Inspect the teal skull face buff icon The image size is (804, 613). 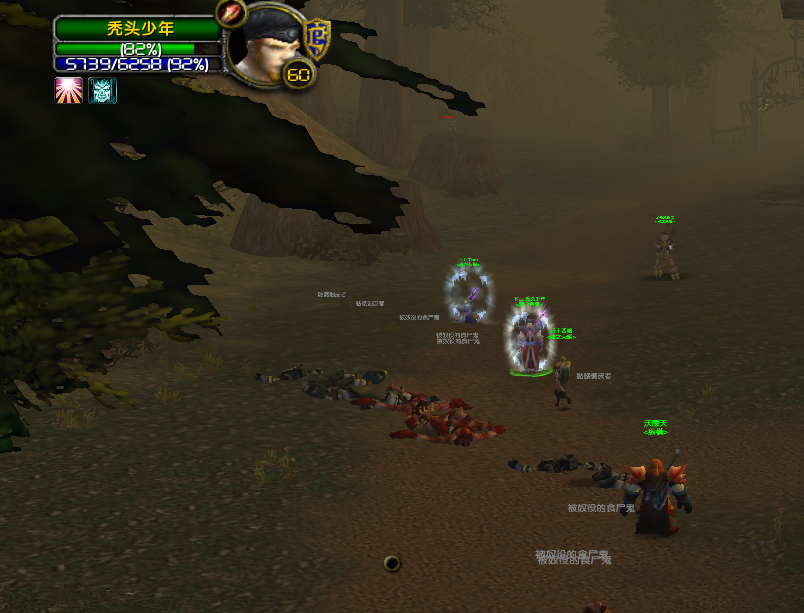(103, 91)
